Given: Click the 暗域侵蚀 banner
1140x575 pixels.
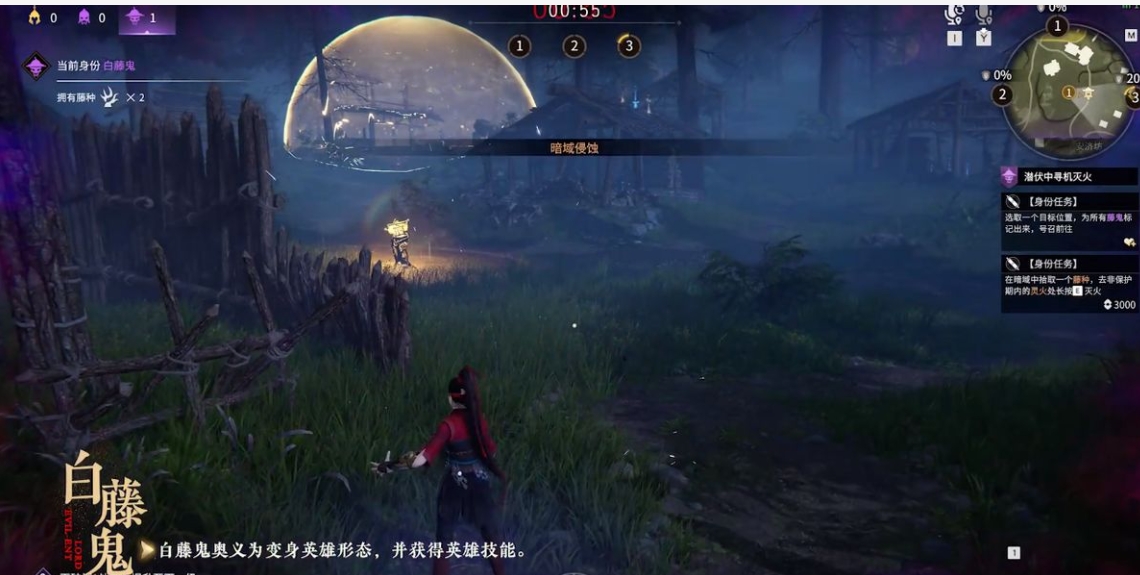Looking at the screenshot, I should (x=575, y=147).
